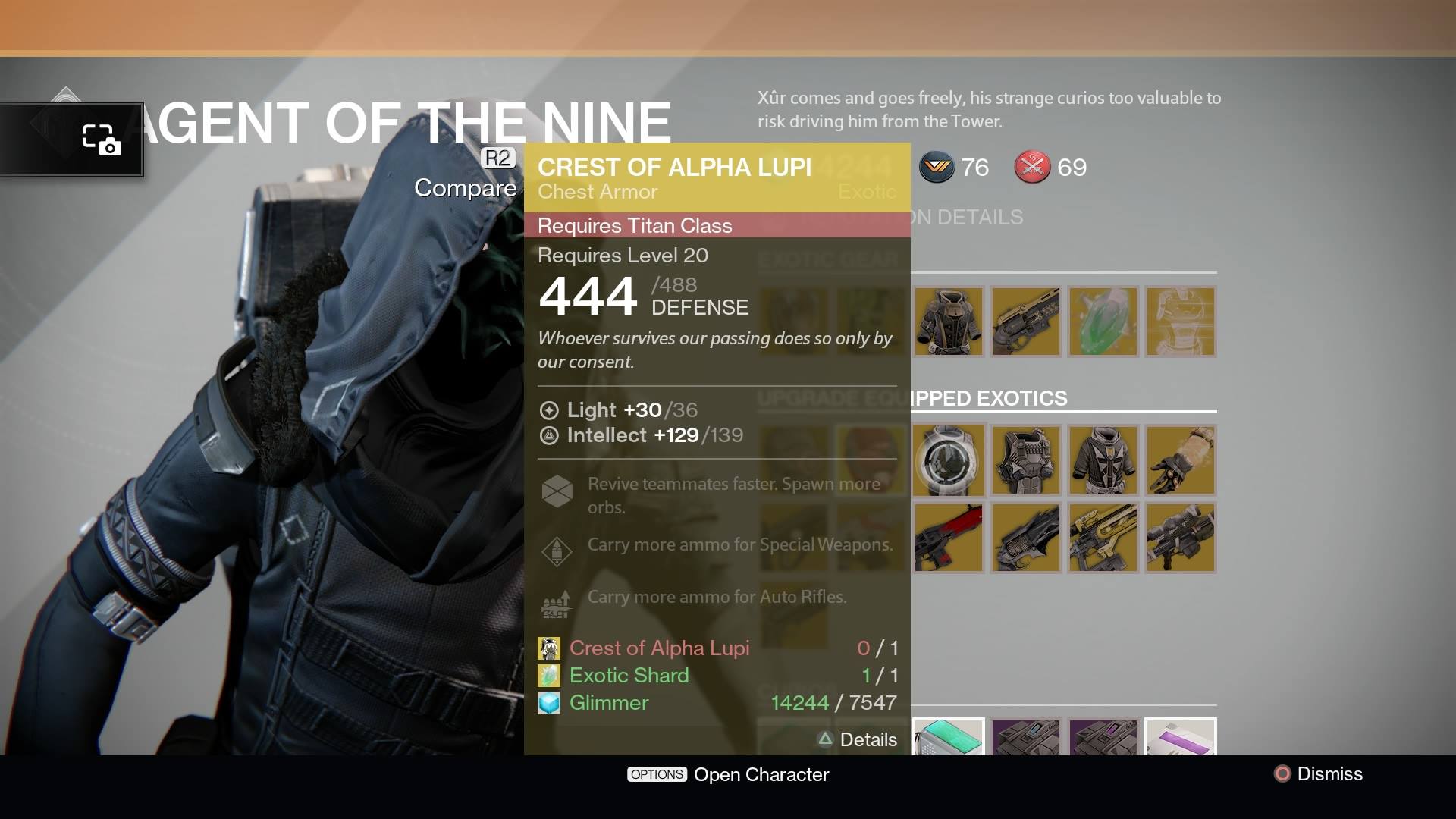Activate Compare next to the R2 prompt
Viewport: 1456px width, 819px height.
tap(465, 188)
